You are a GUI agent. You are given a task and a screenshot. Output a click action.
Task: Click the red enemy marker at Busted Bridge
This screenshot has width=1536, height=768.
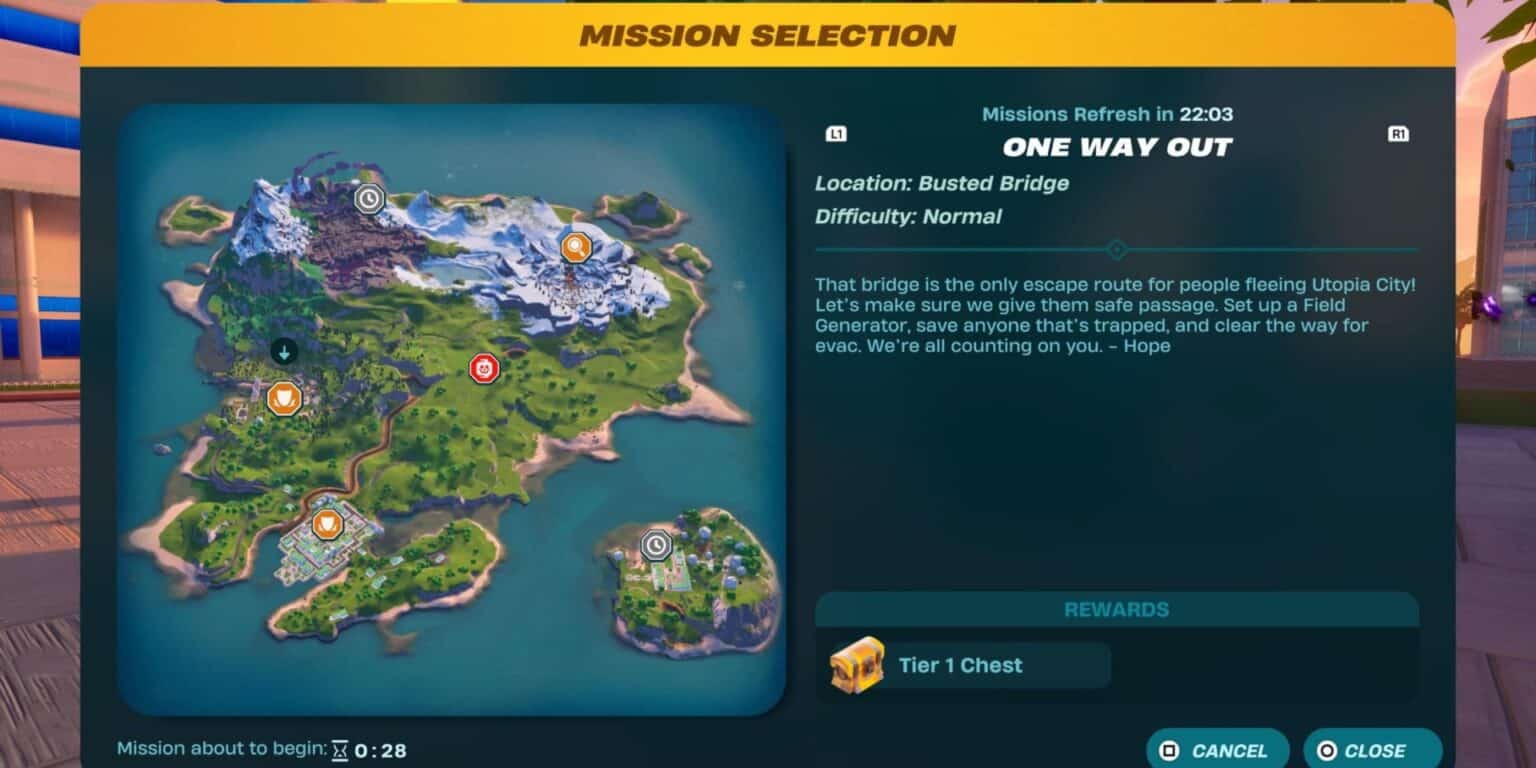click(x=484, y=368)
